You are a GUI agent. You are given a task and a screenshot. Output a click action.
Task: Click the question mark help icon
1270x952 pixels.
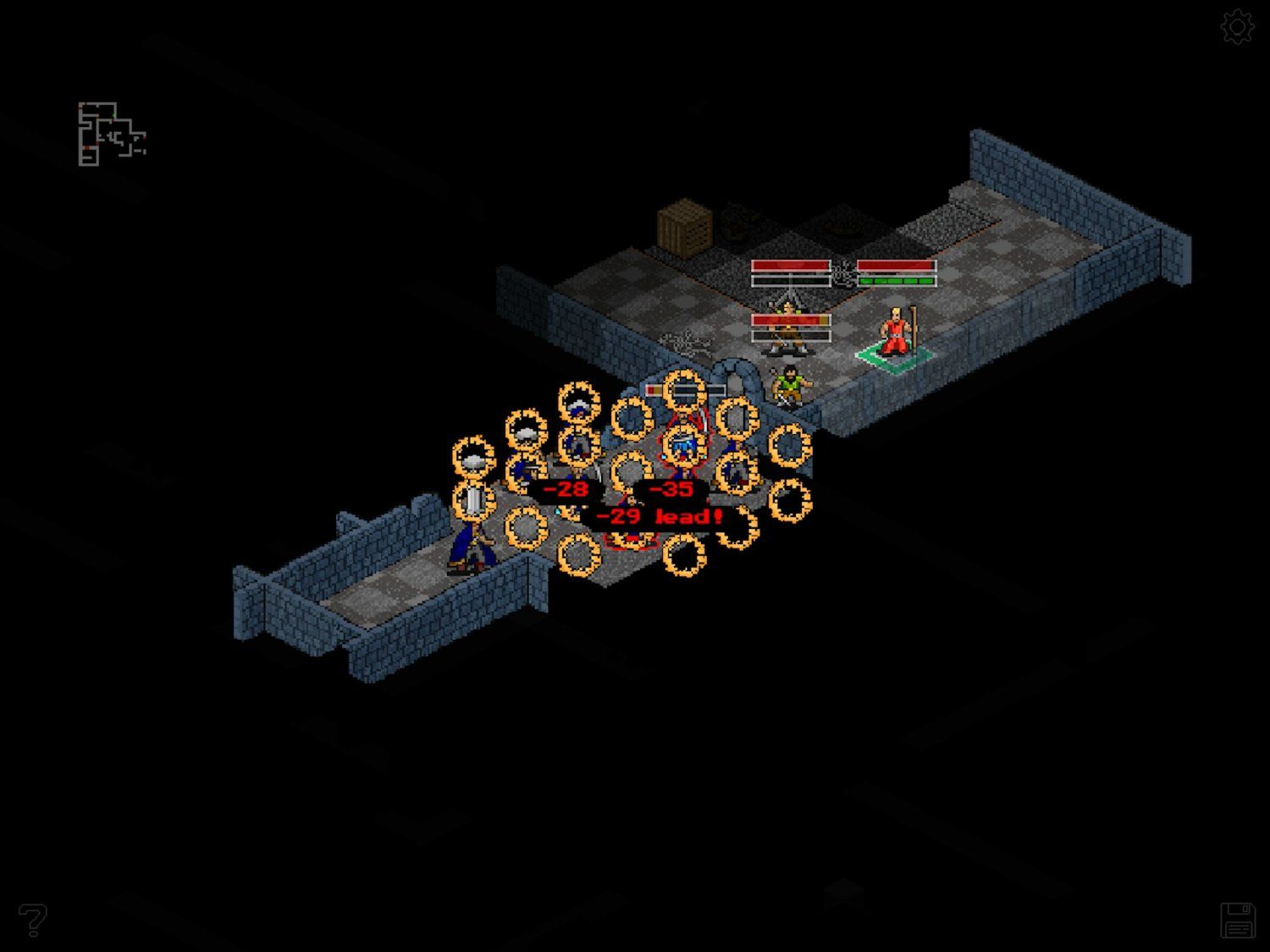click(33, 919)
